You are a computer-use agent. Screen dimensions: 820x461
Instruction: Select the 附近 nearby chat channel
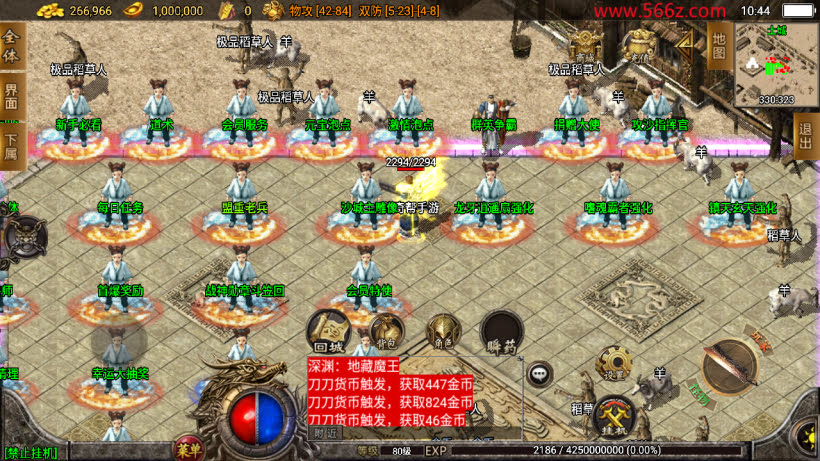point(326,433)
